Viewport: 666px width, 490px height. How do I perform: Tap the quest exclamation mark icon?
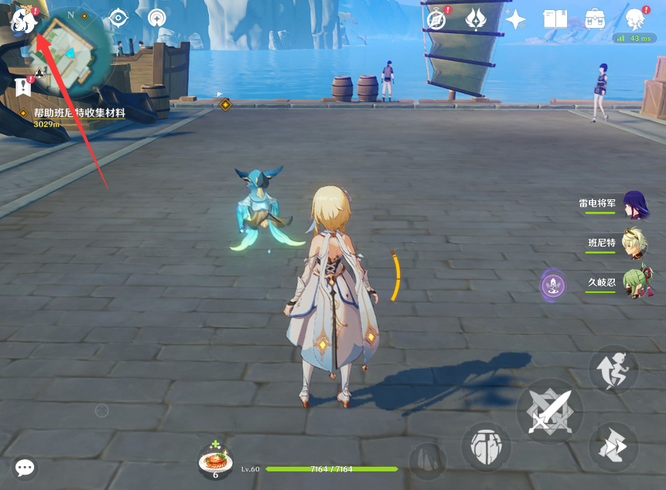[22, 88]
